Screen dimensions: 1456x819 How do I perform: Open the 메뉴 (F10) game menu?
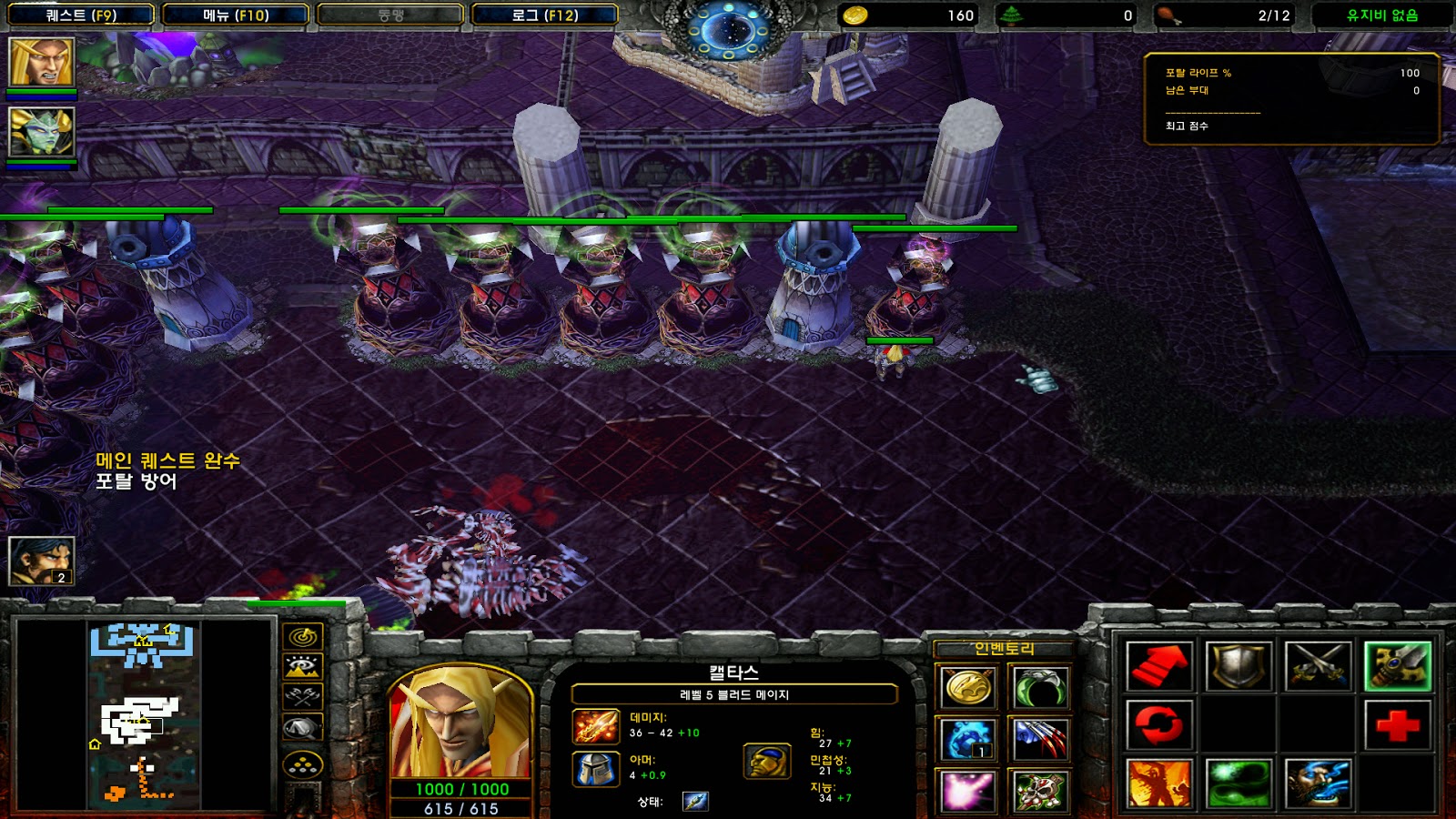coord(236,15)
